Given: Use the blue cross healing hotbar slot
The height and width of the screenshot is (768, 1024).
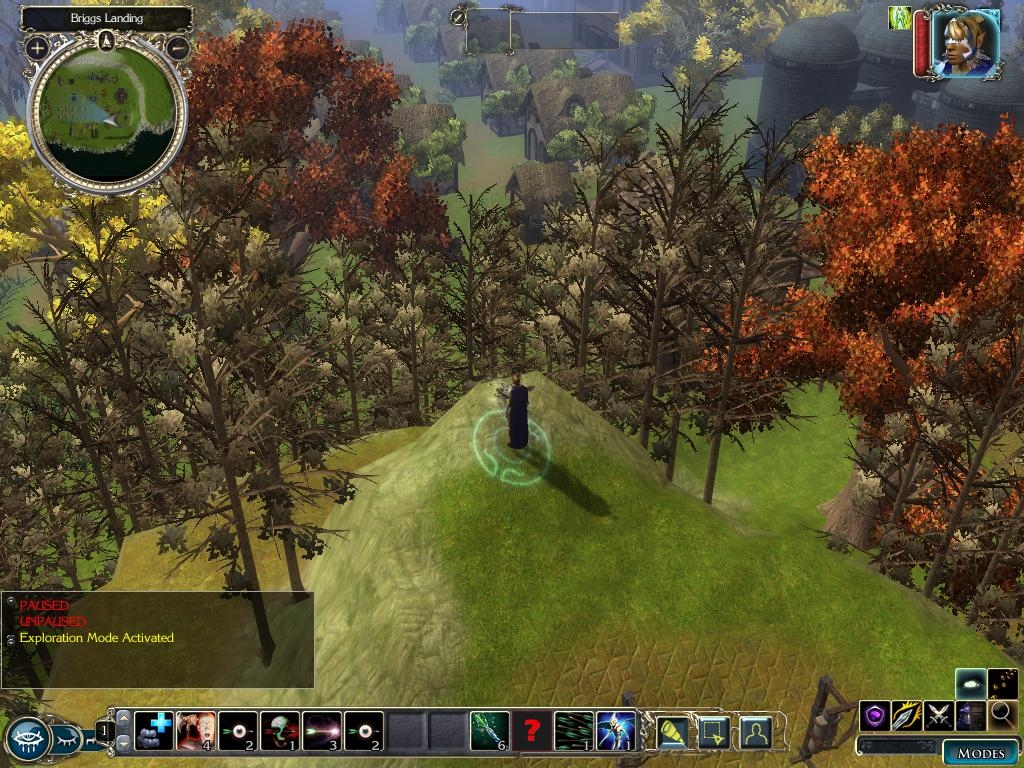Looking at the screenshot, I should 154,731.
